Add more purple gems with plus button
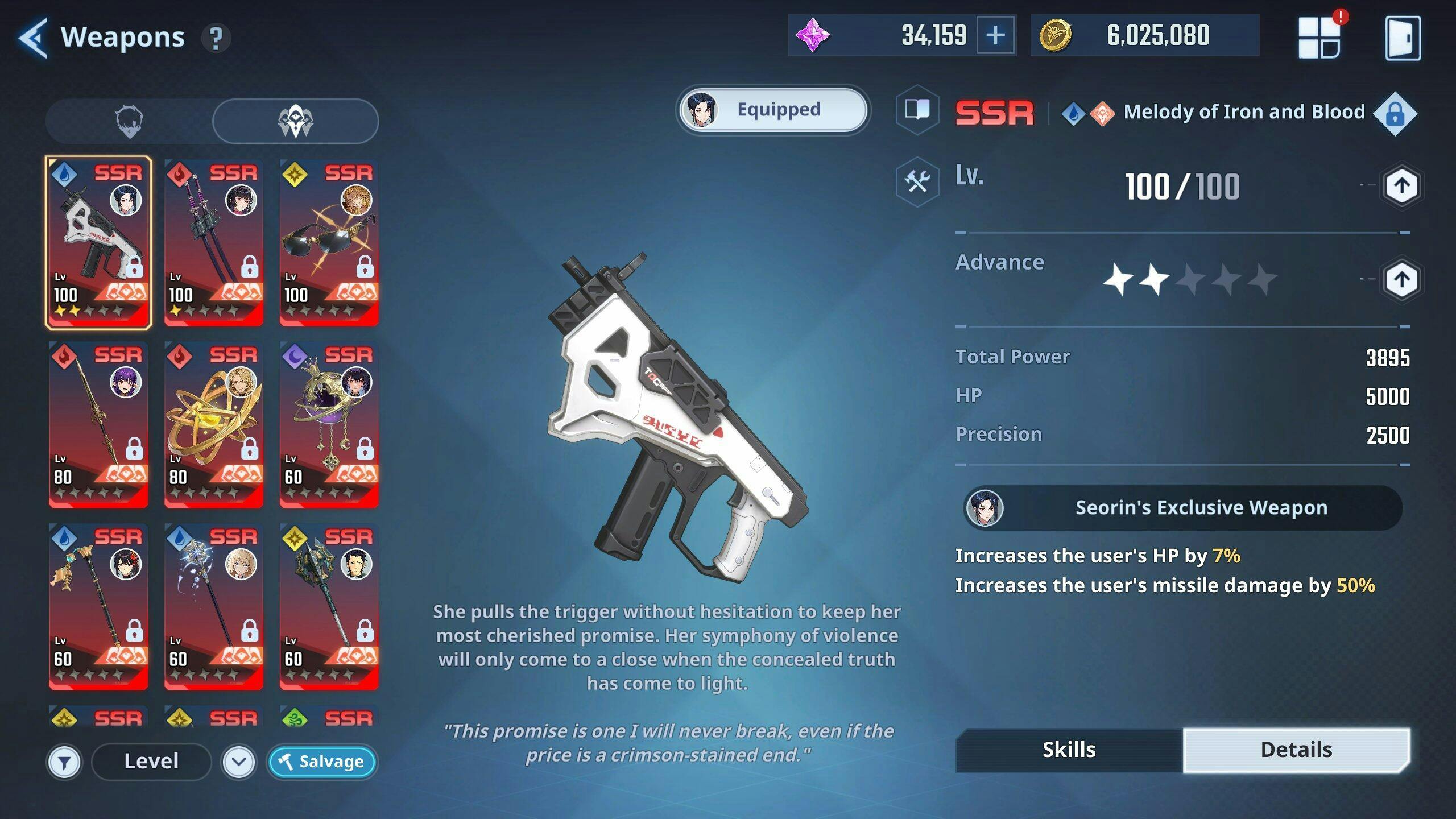 pyautogui.click(x=995, y=36)
